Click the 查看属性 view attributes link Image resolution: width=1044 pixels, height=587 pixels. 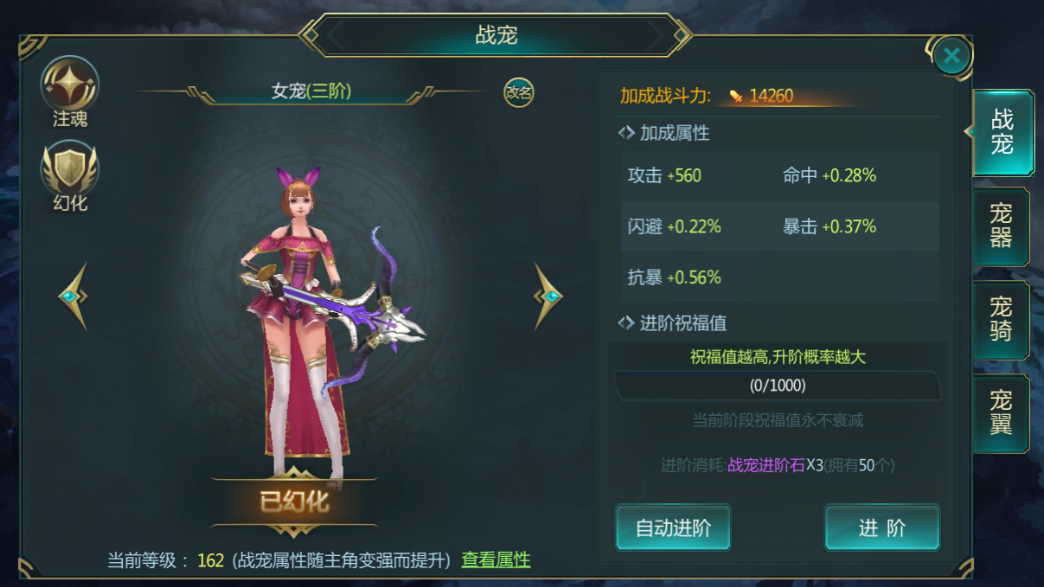pyautogui.click(x=496, y=560)
